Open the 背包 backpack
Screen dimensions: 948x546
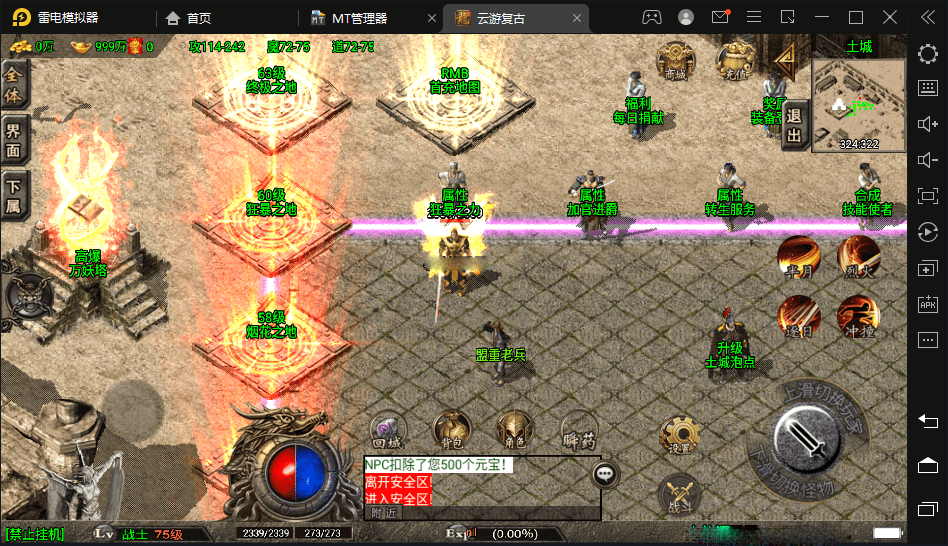(451, 429)
